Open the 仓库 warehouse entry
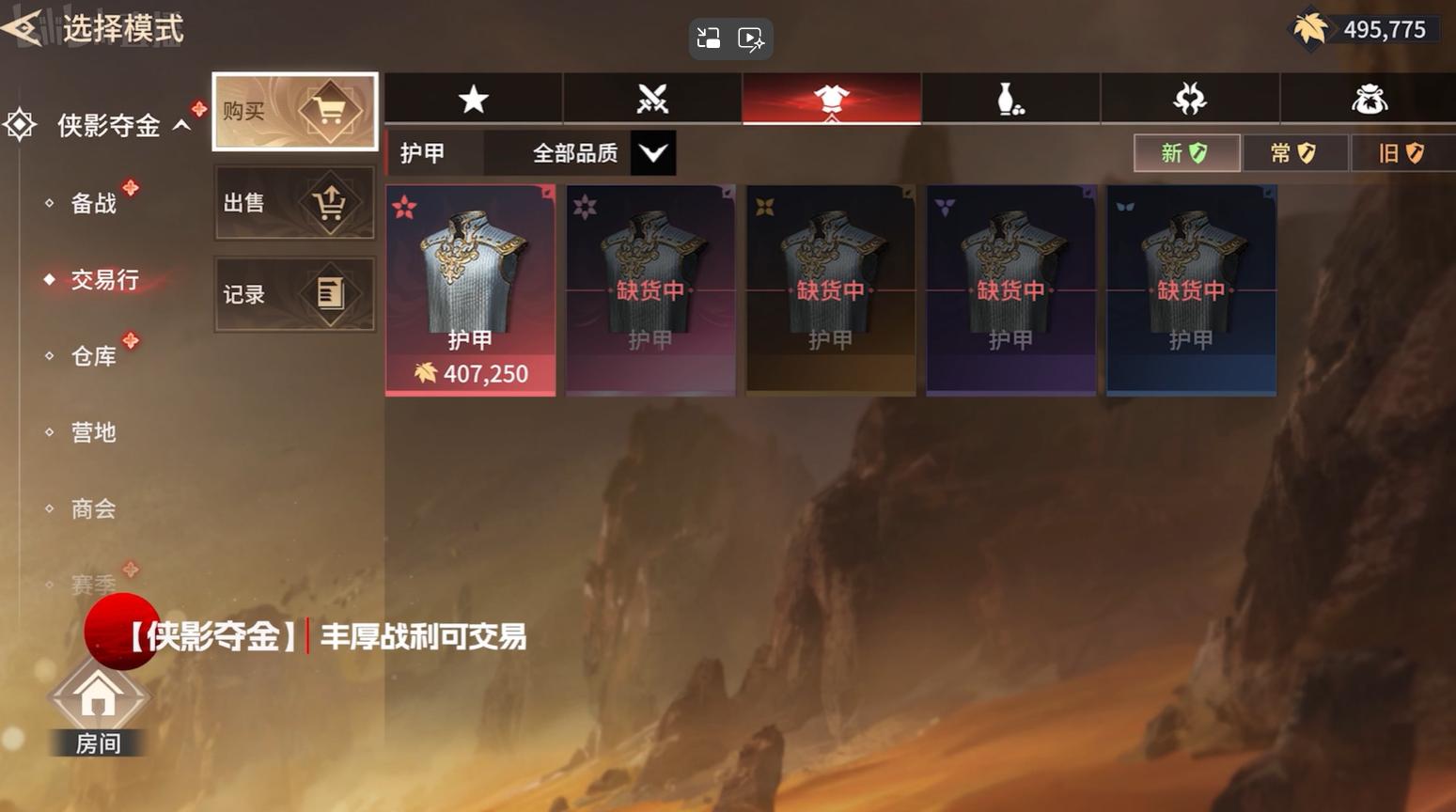Image resolution: width=1456 pixels, height=812 pixels. pos(95,355)
